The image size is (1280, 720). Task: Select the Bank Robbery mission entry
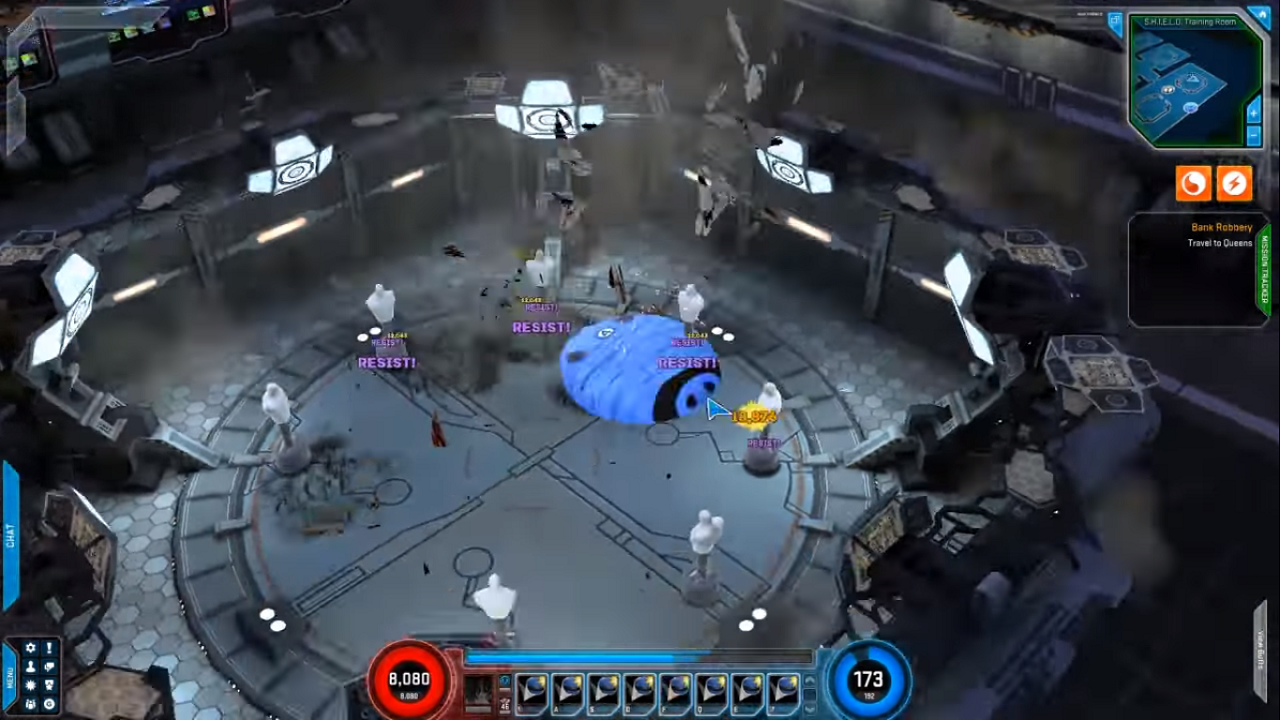pyautogui.click(x=1221, y=228)
